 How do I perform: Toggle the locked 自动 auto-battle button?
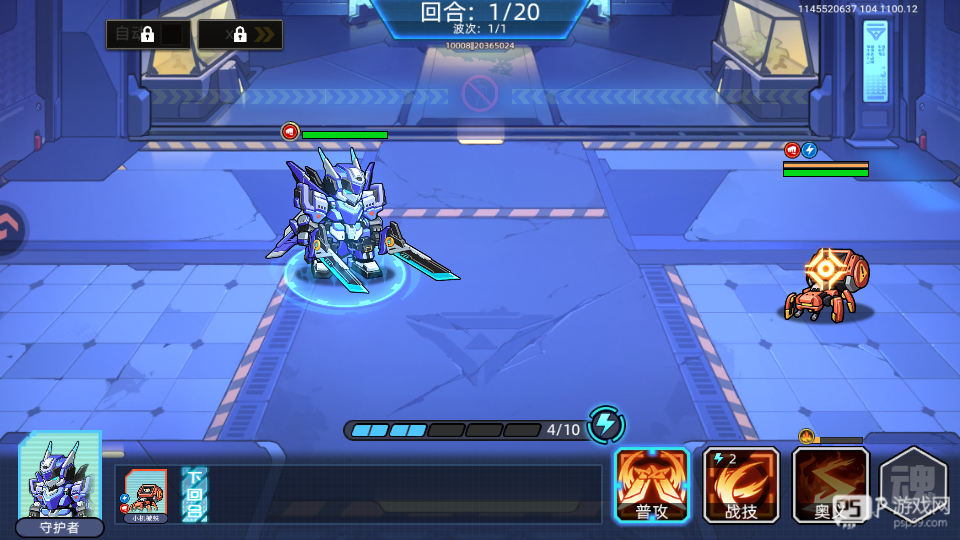tap(148, 35)
